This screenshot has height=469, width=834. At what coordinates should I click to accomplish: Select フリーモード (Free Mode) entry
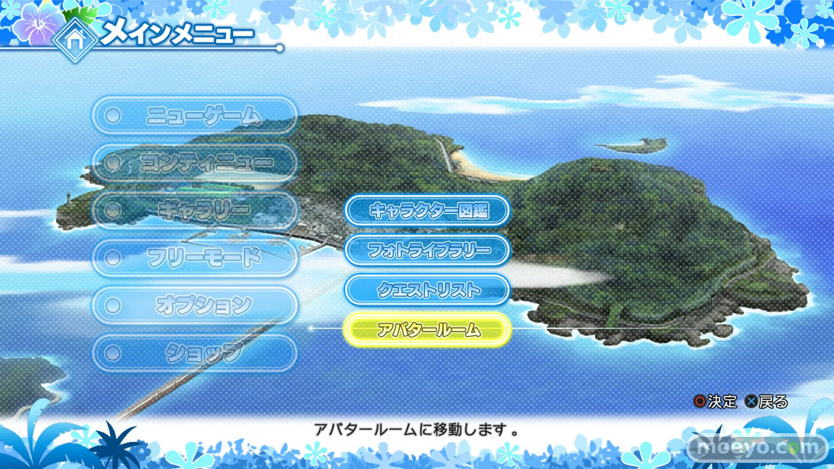pyautogui.click(x=196, y=258)
